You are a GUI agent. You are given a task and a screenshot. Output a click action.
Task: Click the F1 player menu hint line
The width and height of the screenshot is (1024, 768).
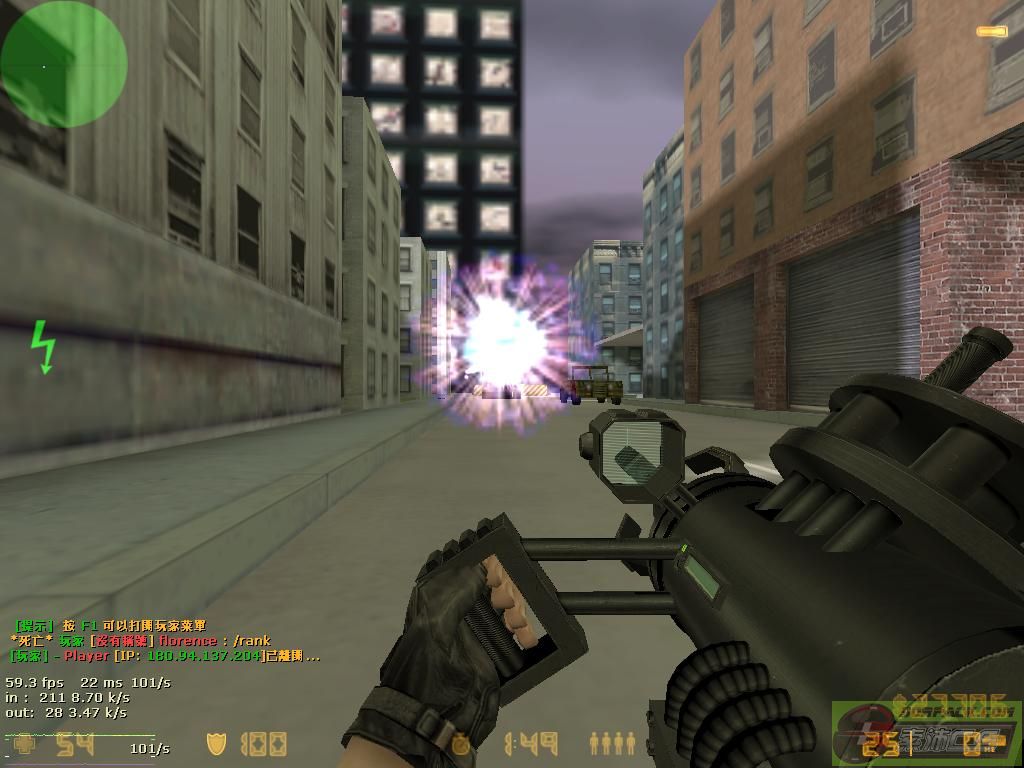(110, 625)
